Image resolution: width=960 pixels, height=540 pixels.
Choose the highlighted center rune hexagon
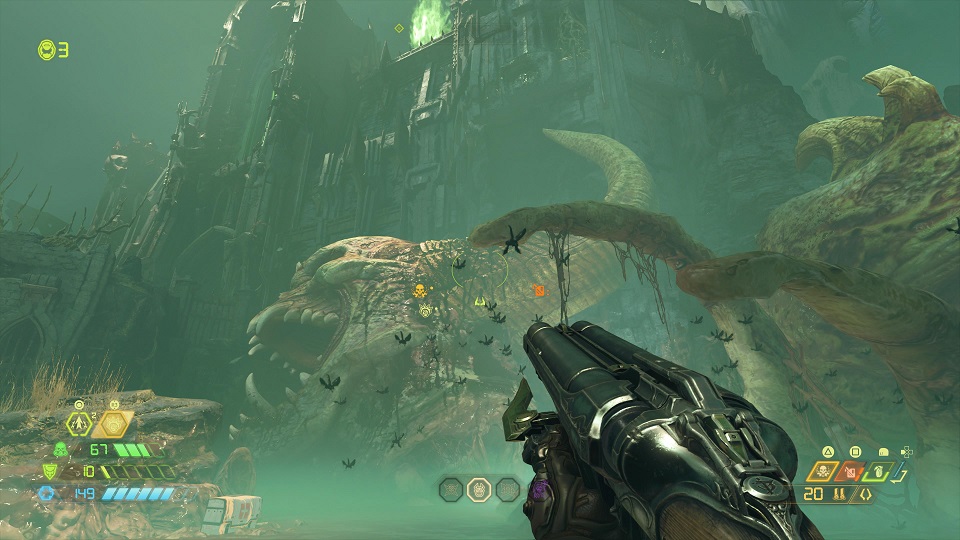(480, 489)
